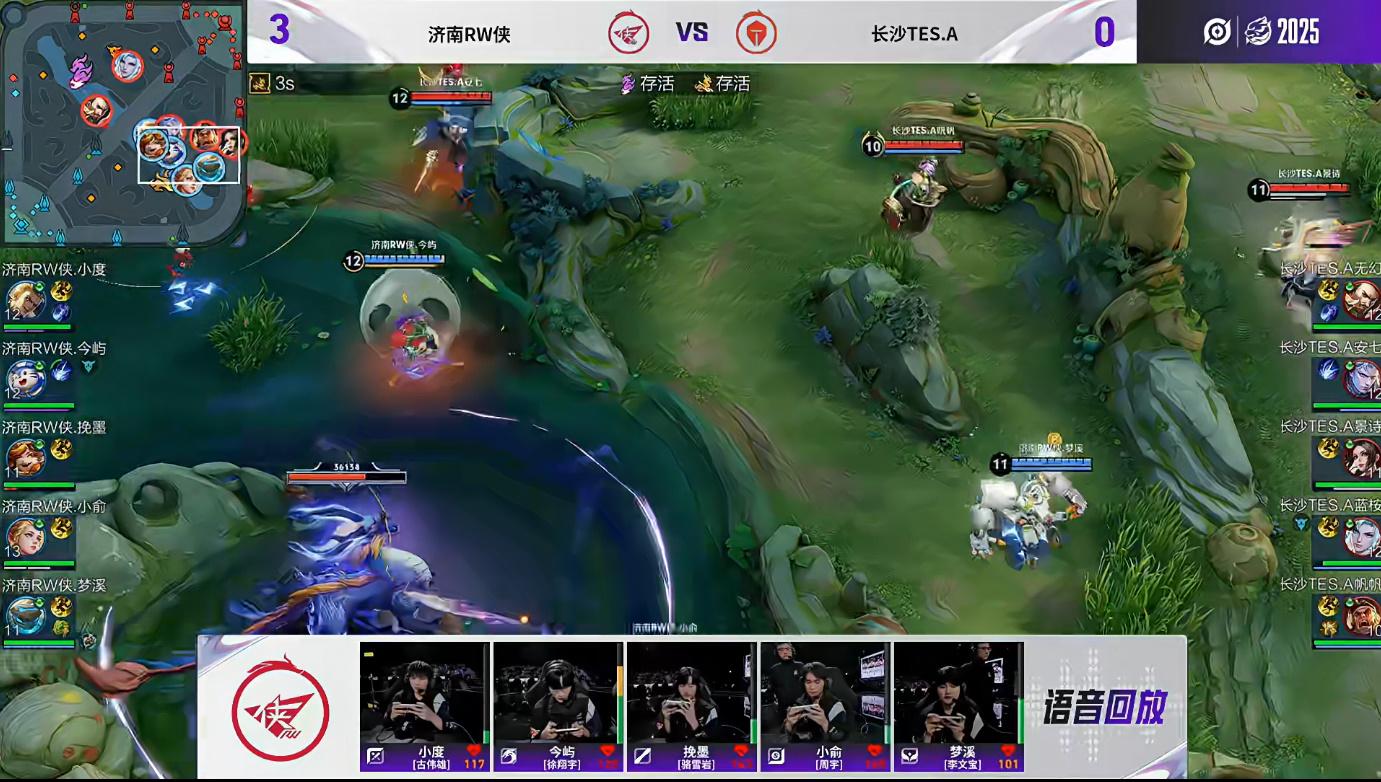The height and width of the screenshot is (782, 1381).
Task: Open 今屿's player webcam thumbnail
Action: [557, 692]
